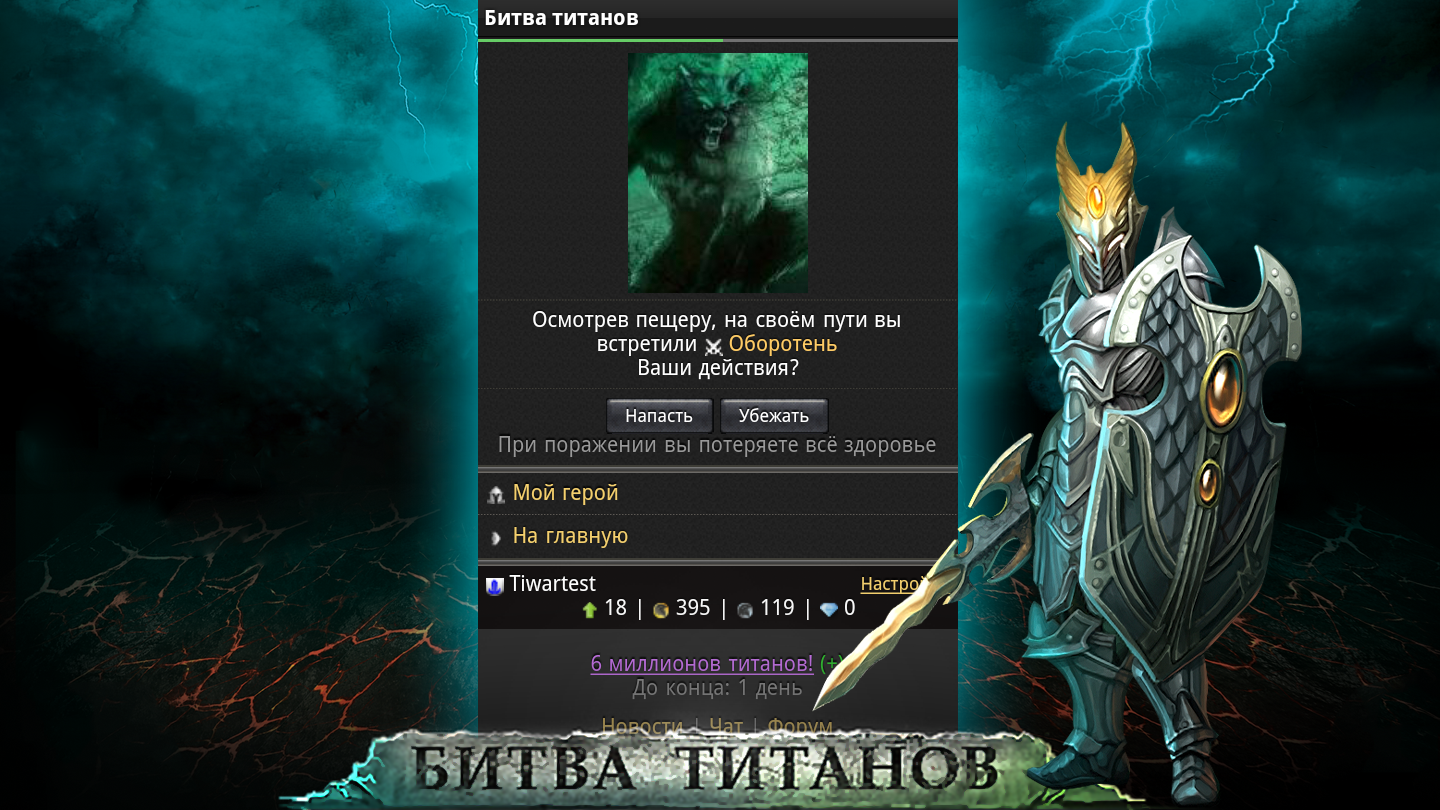
Task: Click the green level-up arrow icon
Action: coord(589,608)
